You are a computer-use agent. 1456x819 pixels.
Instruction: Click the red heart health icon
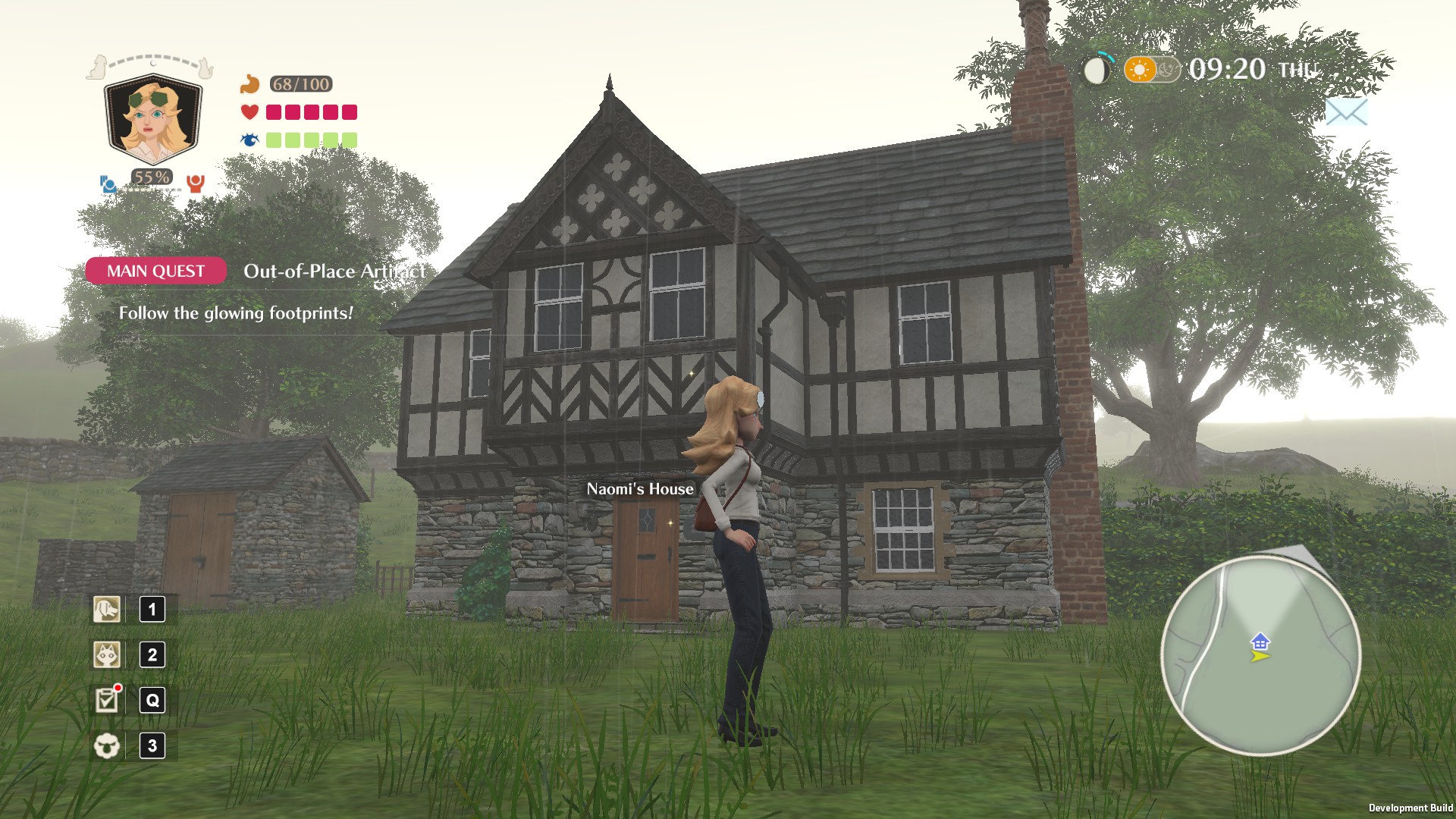(249, 112)
